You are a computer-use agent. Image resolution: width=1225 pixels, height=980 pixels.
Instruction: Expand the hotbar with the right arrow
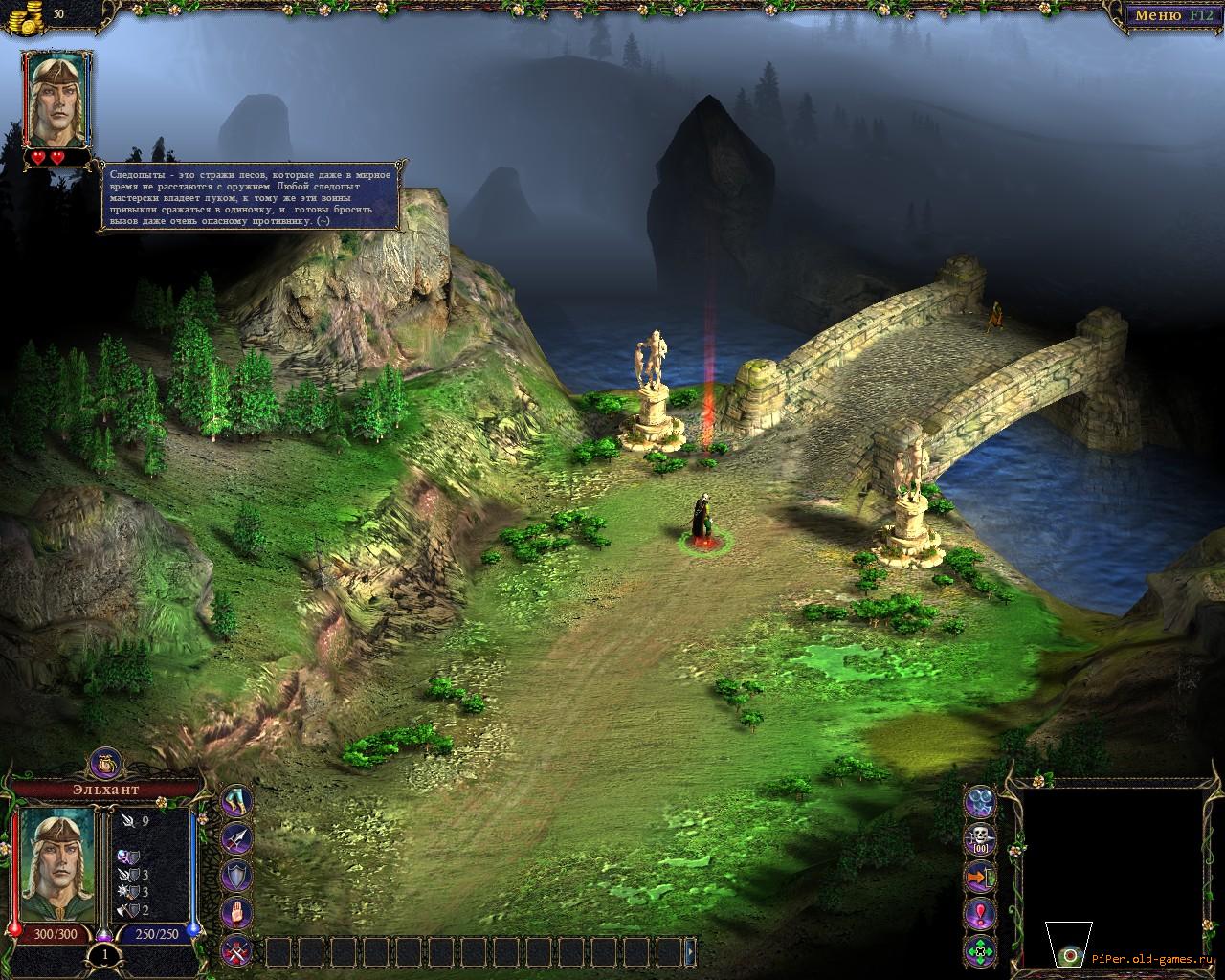[690, 951]
